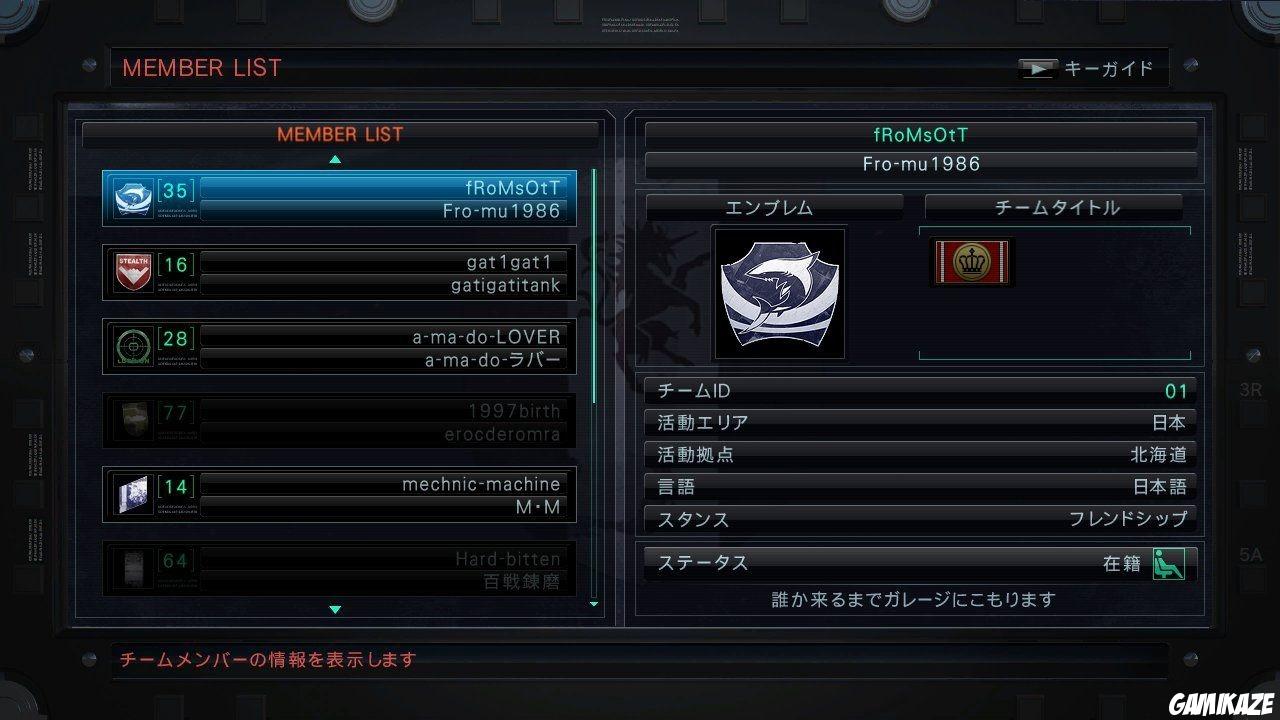The height and width of the screenshot is (720, 1280).
Task: Click the emblem icon beside 1997birth
Action: click(135, 420)
